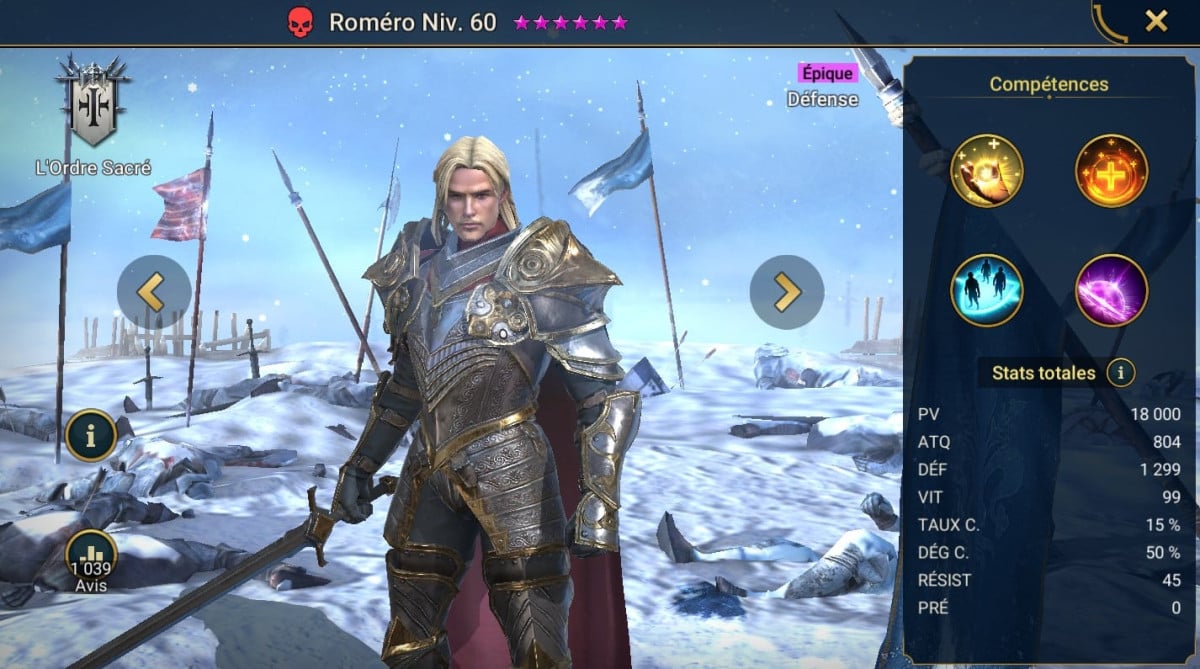Image resolution: width=1200 pixels, height=669 pixels.
Task: Close the champion screen with the X
Action: click(x=1156, y=21)
